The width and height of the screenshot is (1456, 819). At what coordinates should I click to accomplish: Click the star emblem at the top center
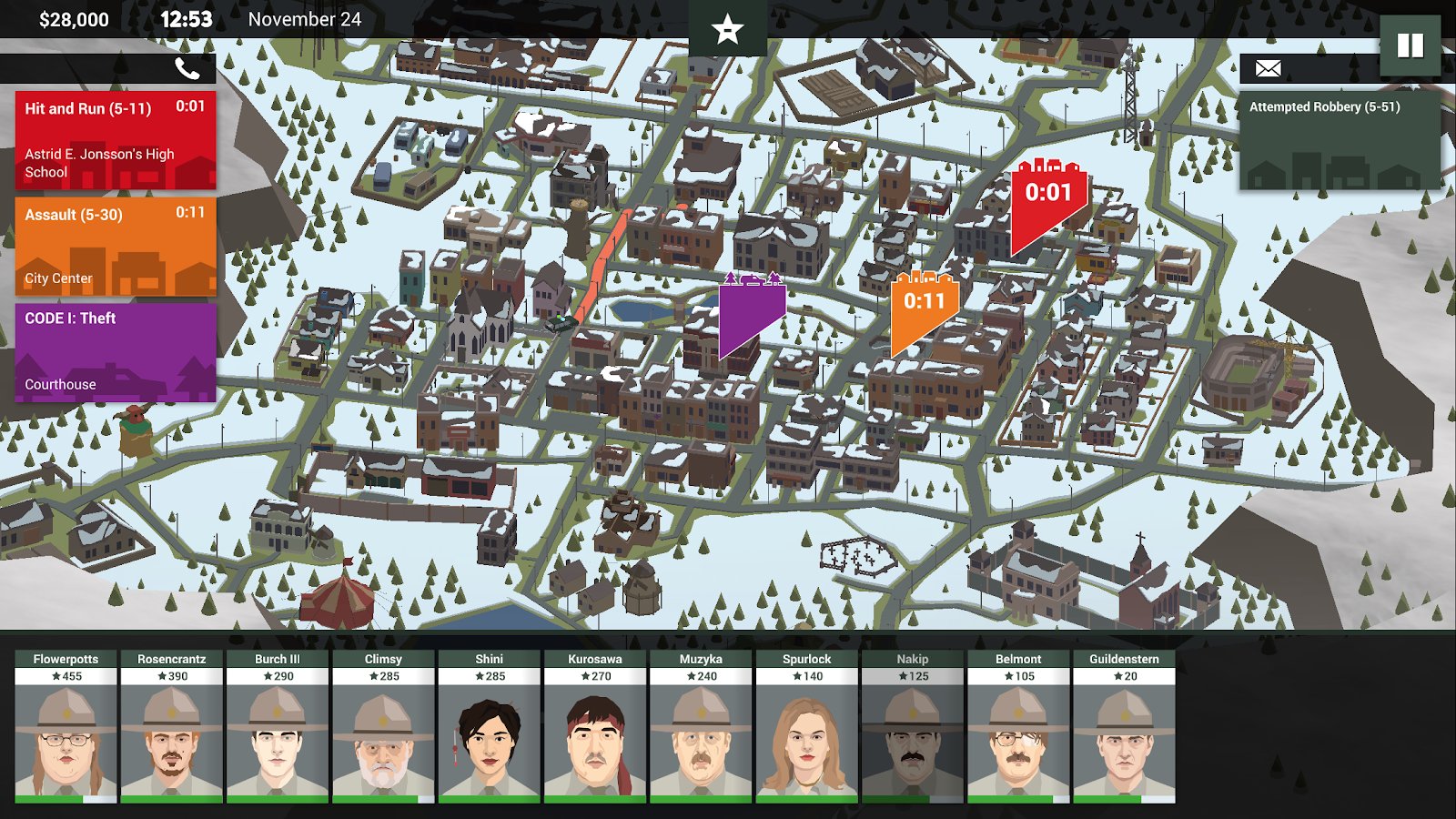point(725,30)
